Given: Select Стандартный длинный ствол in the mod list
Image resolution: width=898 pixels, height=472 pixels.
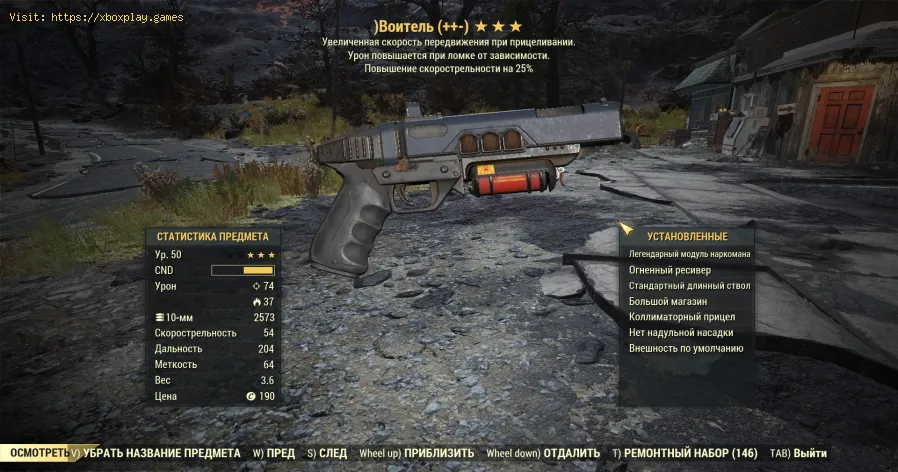Looking at the screenshot, I should (x=689, y=286).
